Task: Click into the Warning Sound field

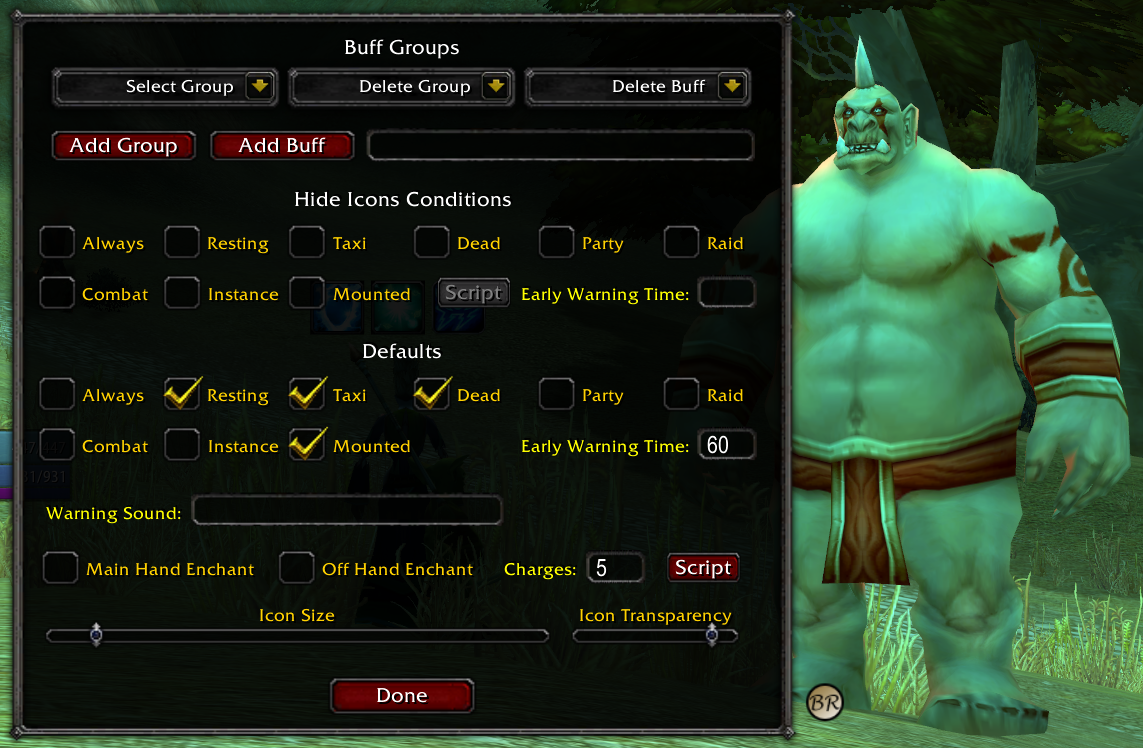Action: (346, 512)
